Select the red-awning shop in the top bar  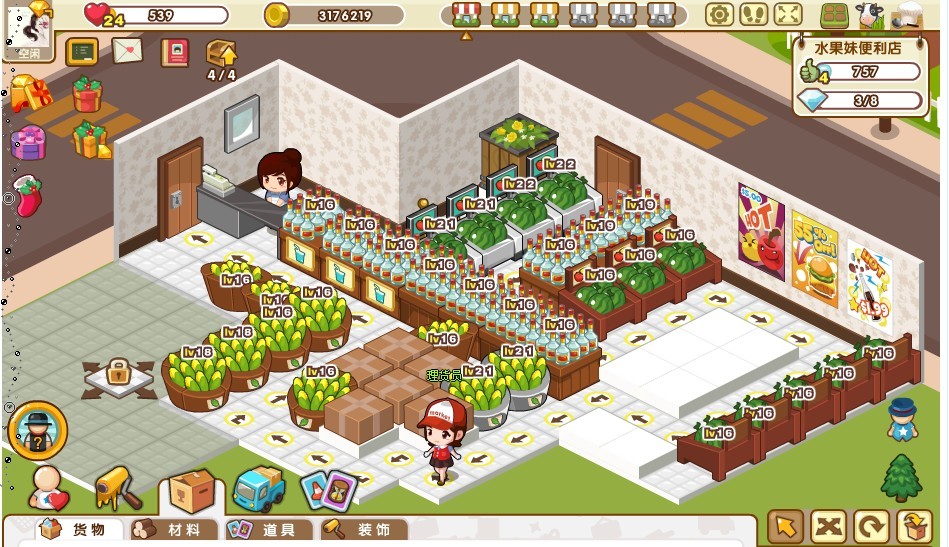[x=465, y=14]
